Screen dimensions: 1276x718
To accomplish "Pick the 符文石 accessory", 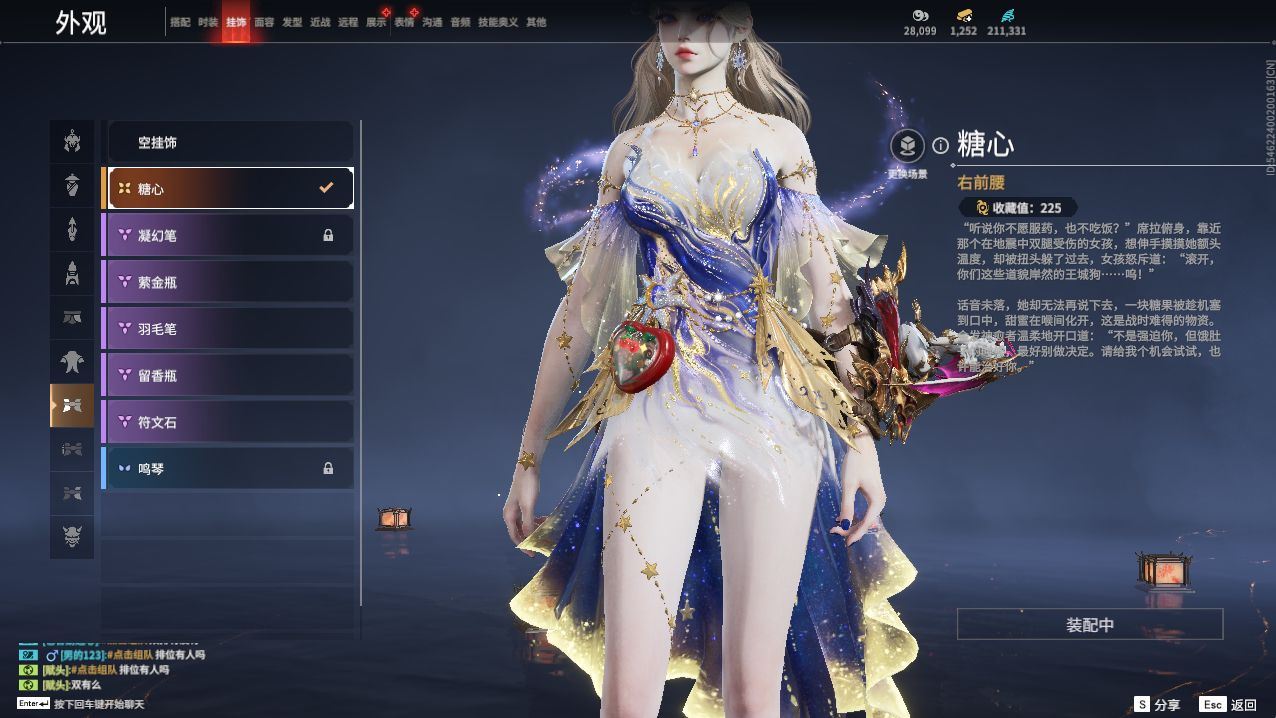I will (x=230, y=422).
